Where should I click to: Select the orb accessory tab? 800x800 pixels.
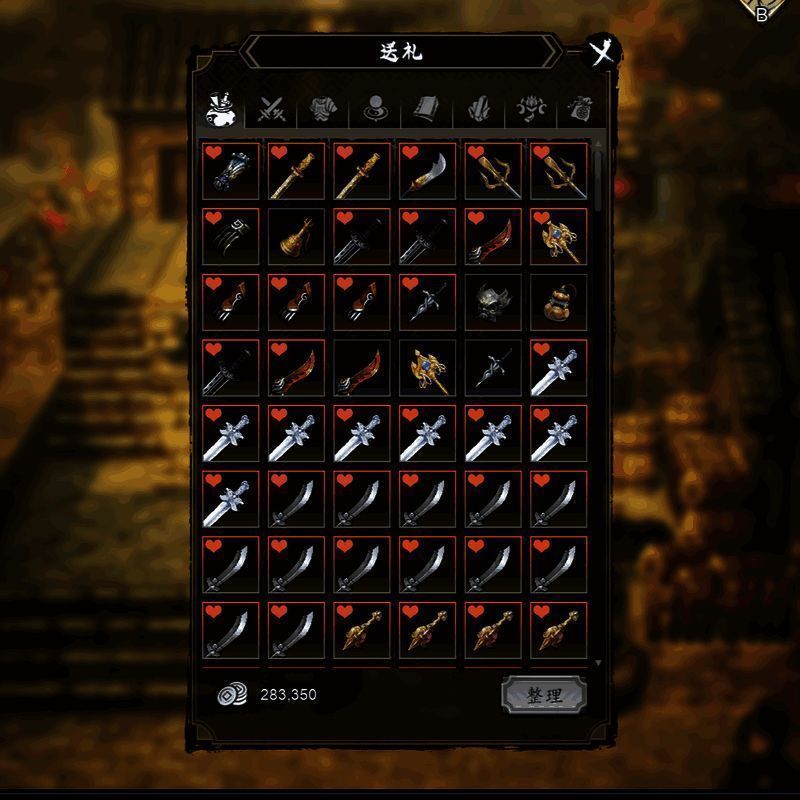pos(375,109)
